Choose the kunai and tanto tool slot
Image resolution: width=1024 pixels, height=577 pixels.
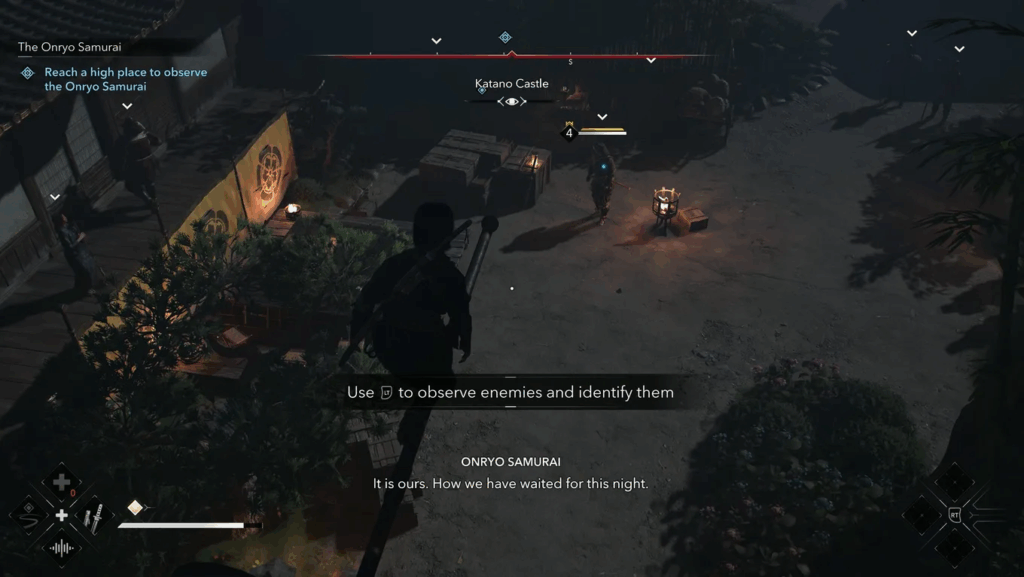(93, 516)
